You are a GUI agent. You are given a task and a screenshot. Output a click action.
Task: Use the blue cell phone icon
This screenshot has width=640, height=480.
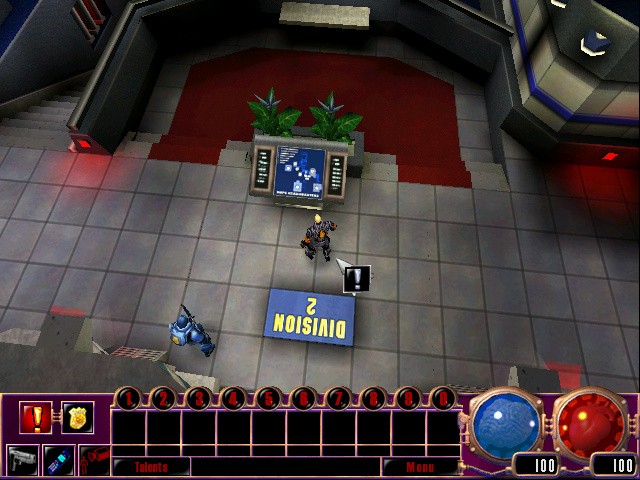click(58, 459)
